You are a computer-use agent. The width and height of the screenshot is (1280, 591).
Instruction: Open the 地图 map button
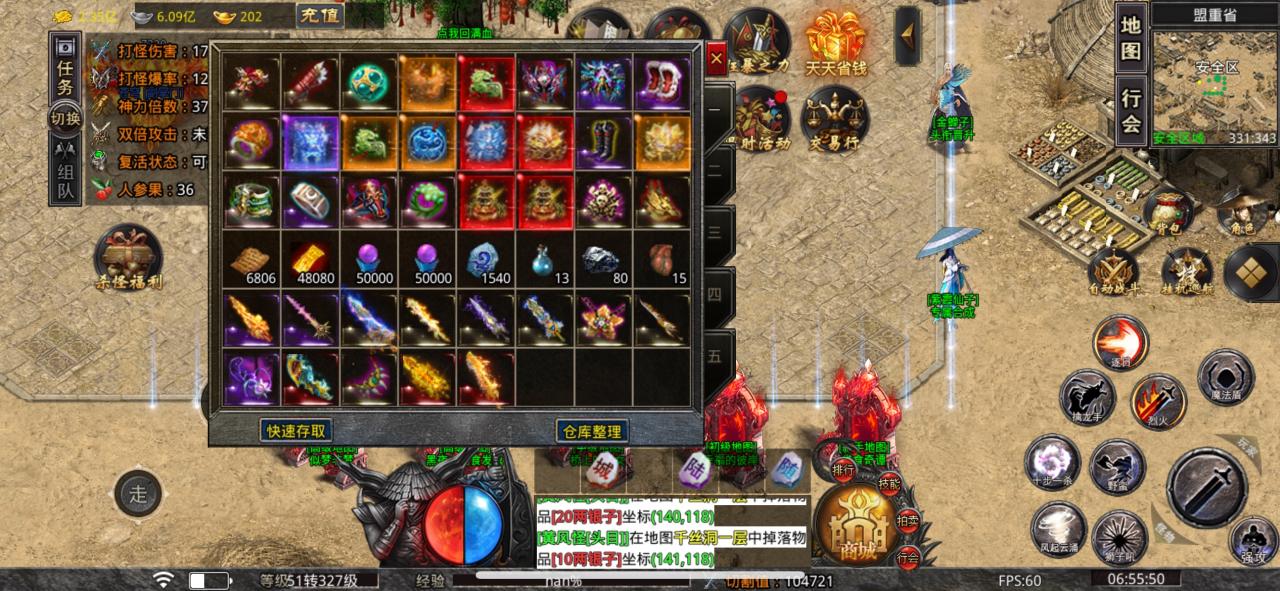pos(1130,37)
